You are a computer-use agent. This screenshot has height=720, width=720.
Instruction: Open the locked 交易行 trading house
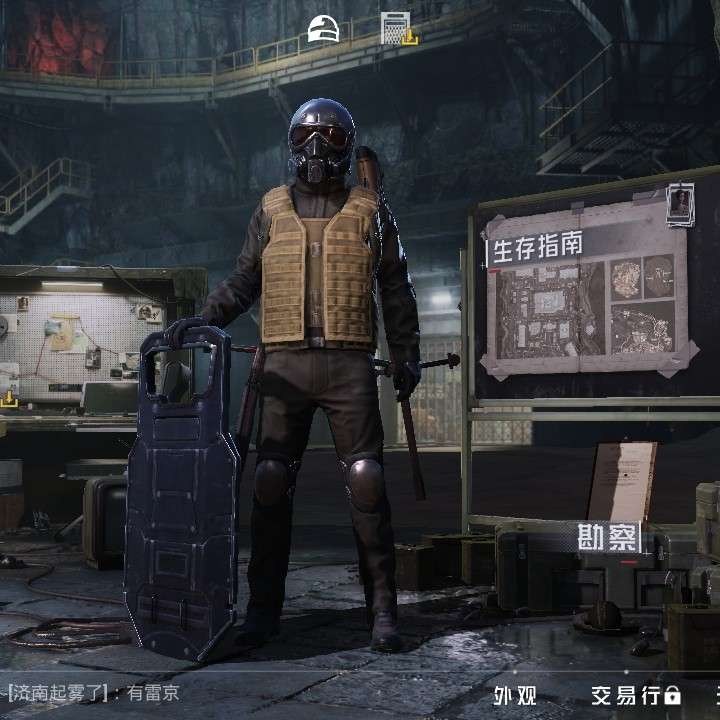pos(635,694)
